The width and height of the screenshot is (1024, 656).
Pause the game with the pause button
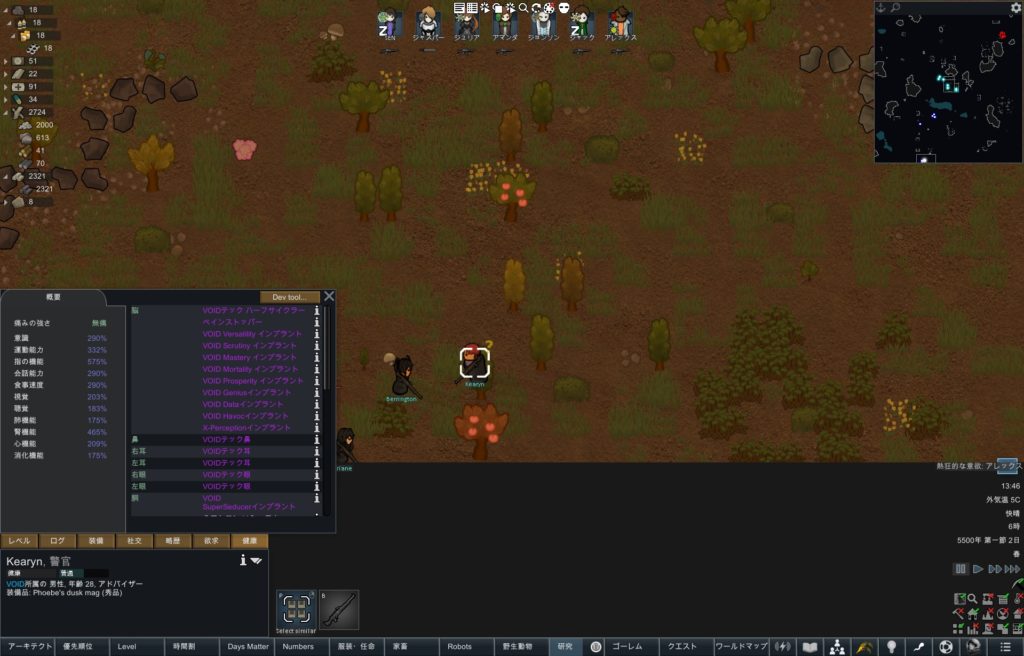[961, 569]
